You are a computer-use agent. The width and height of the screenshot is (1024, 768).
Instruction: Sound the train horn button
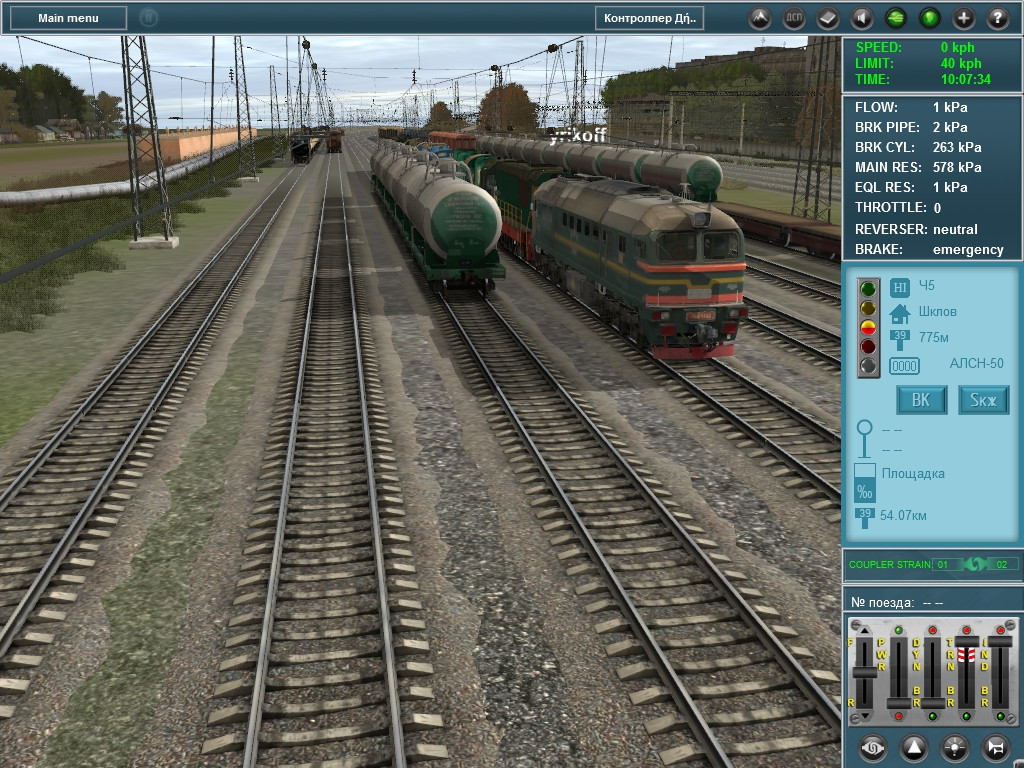pyautogui.click(x=995, y=747)
